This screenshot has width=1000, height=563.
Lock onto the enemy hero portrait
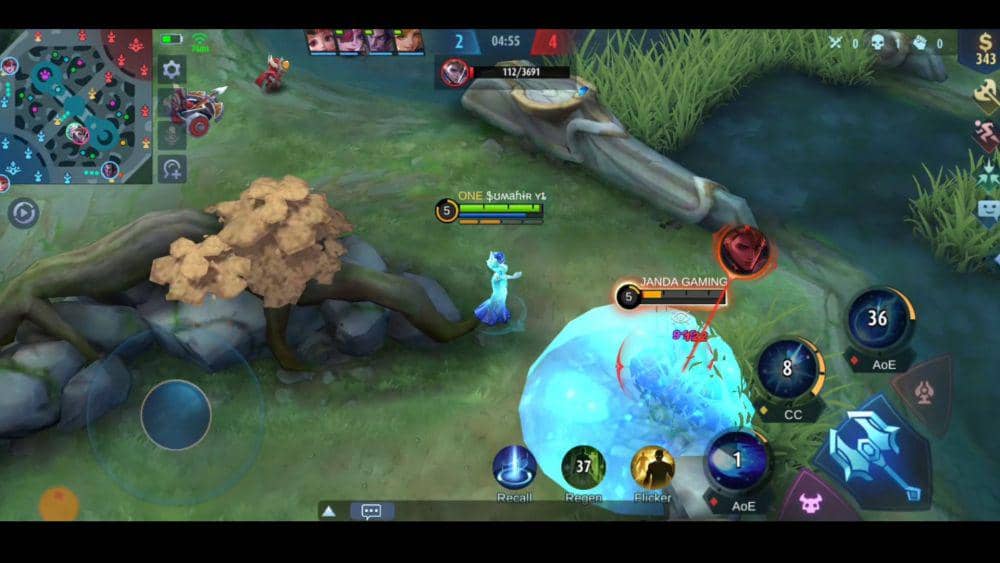tap(744, 250)
